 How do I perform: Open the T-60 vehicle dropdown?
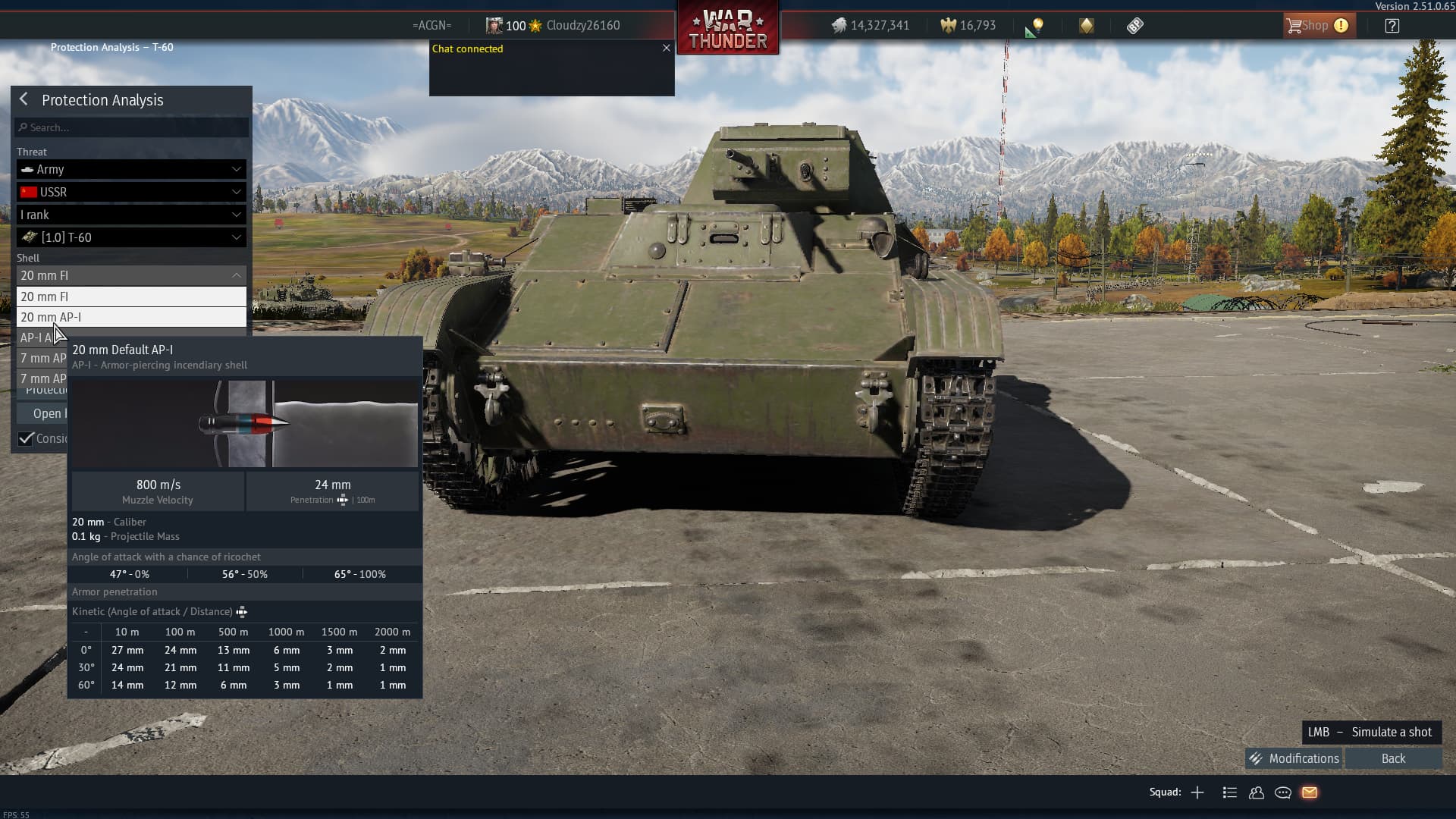pos(131,237)
